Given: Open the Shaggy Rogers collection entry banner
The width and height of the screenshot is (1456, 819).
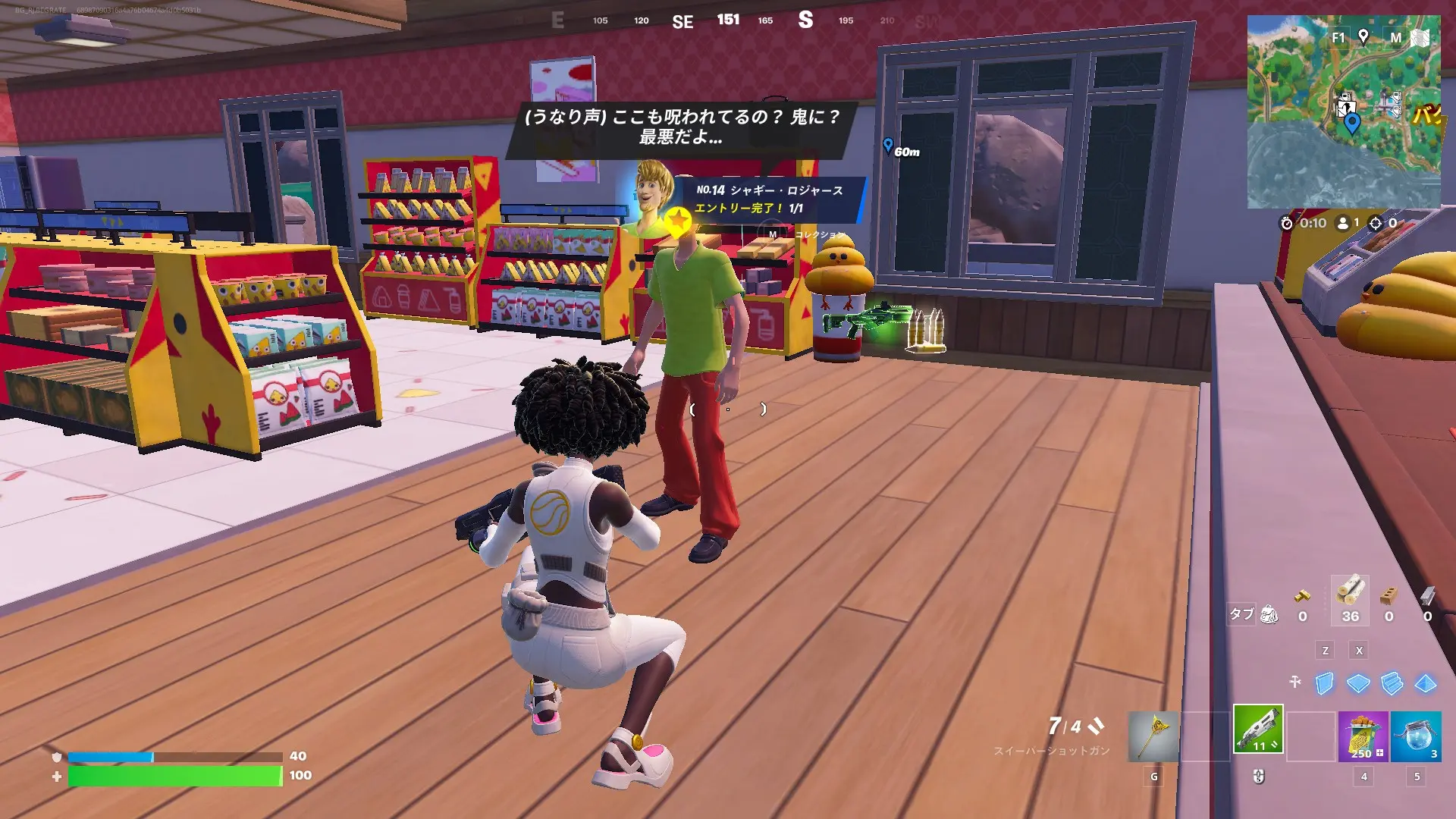Looking at the screenshot, I should click(769, 199).
